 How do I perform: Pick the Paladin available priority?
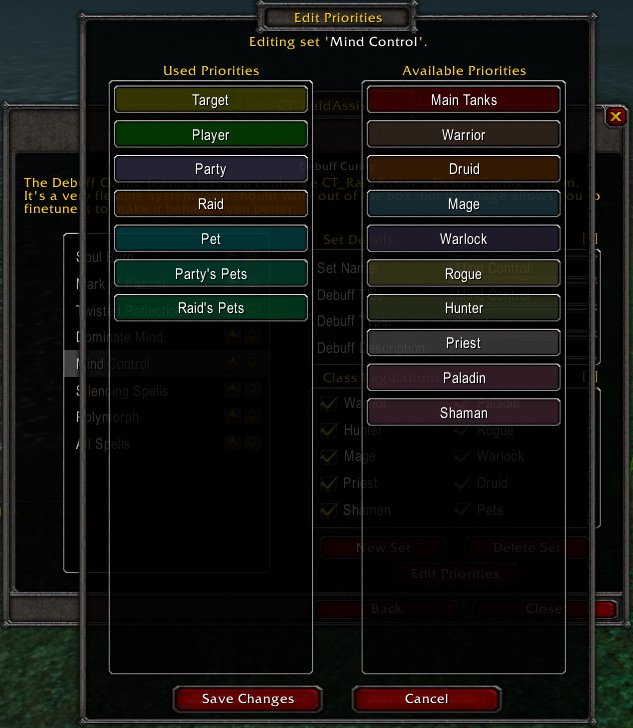[x=463, y=378]
